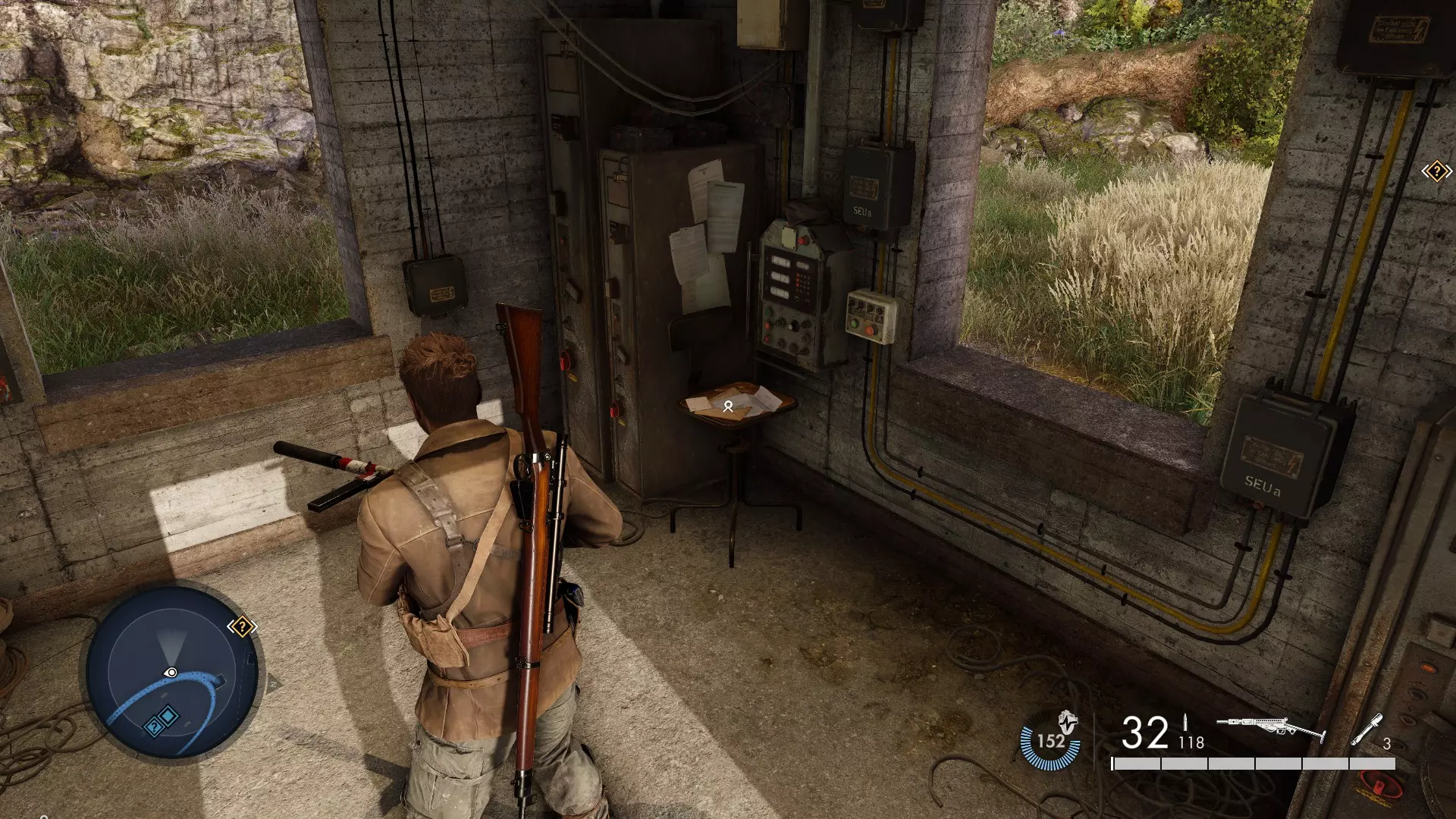Select the yellow question mark marker beside minimap
This screenshot has height=819, width=1456.
242,627
